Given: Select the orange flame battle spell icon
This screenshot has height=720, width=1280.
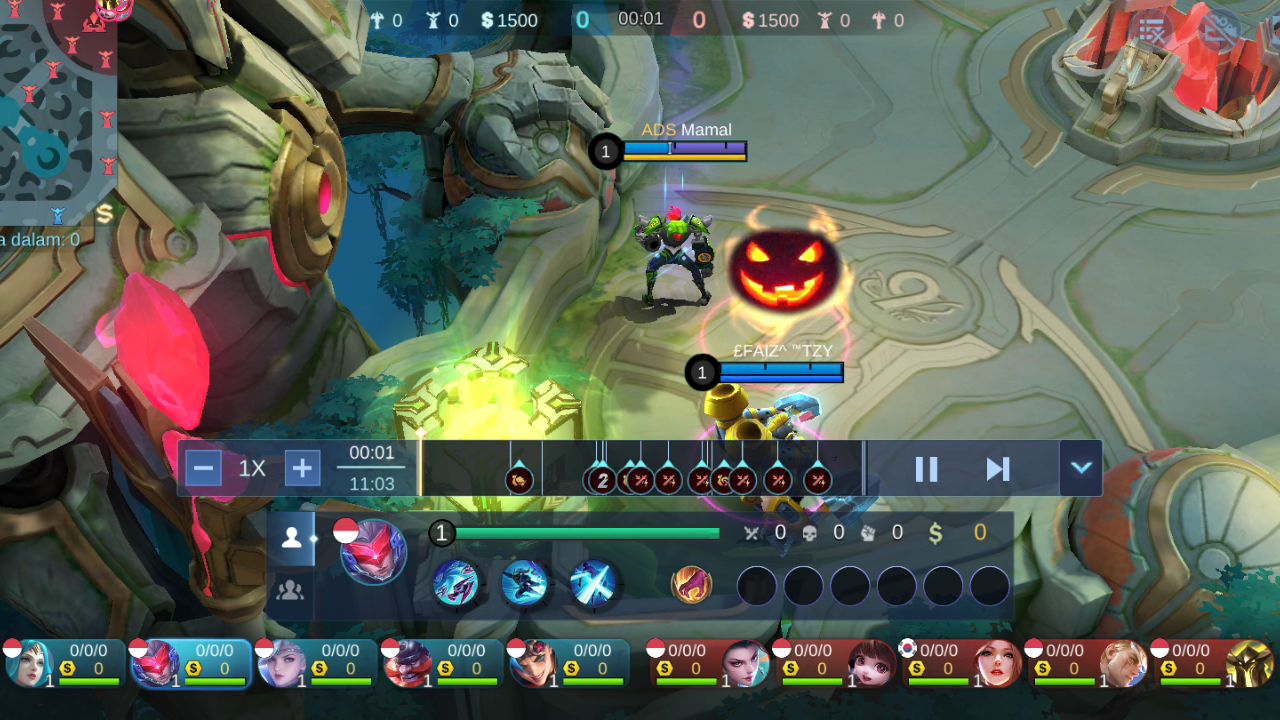Looking at the screenshot, I should [x=691, y=584].
